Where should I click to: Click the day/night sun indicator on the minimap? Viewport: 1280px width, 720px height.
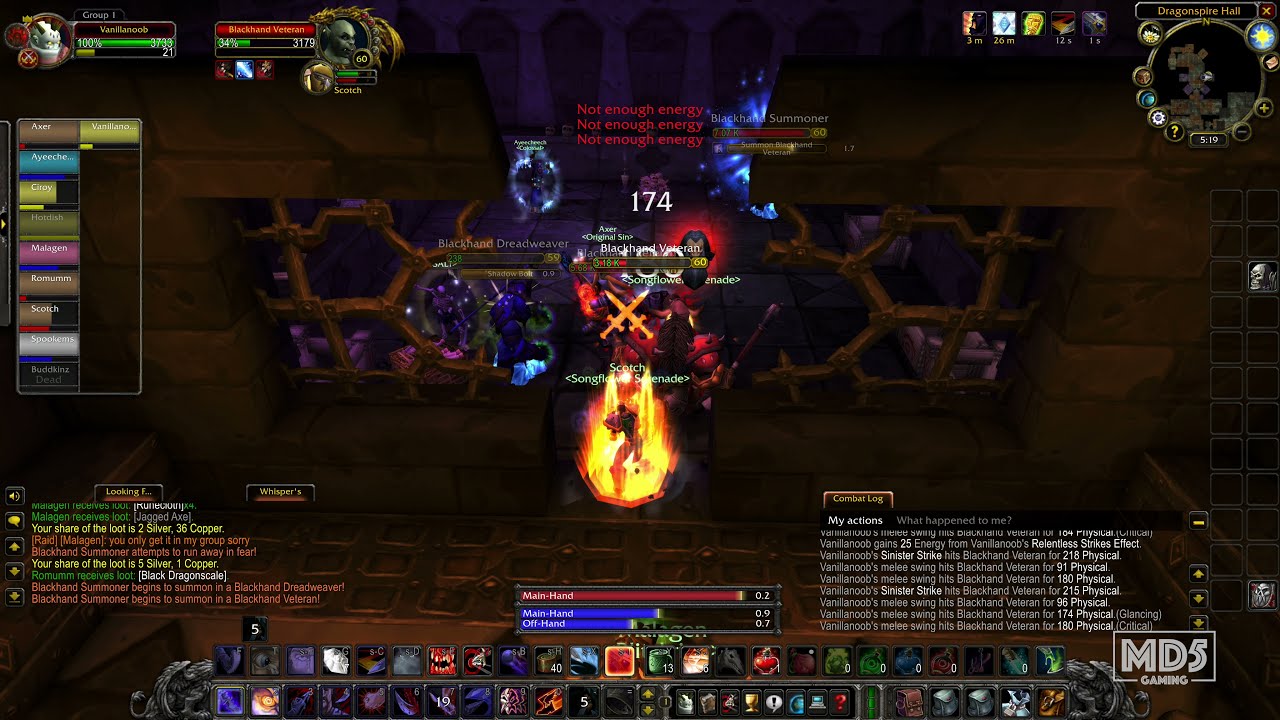pos(1260,37)
